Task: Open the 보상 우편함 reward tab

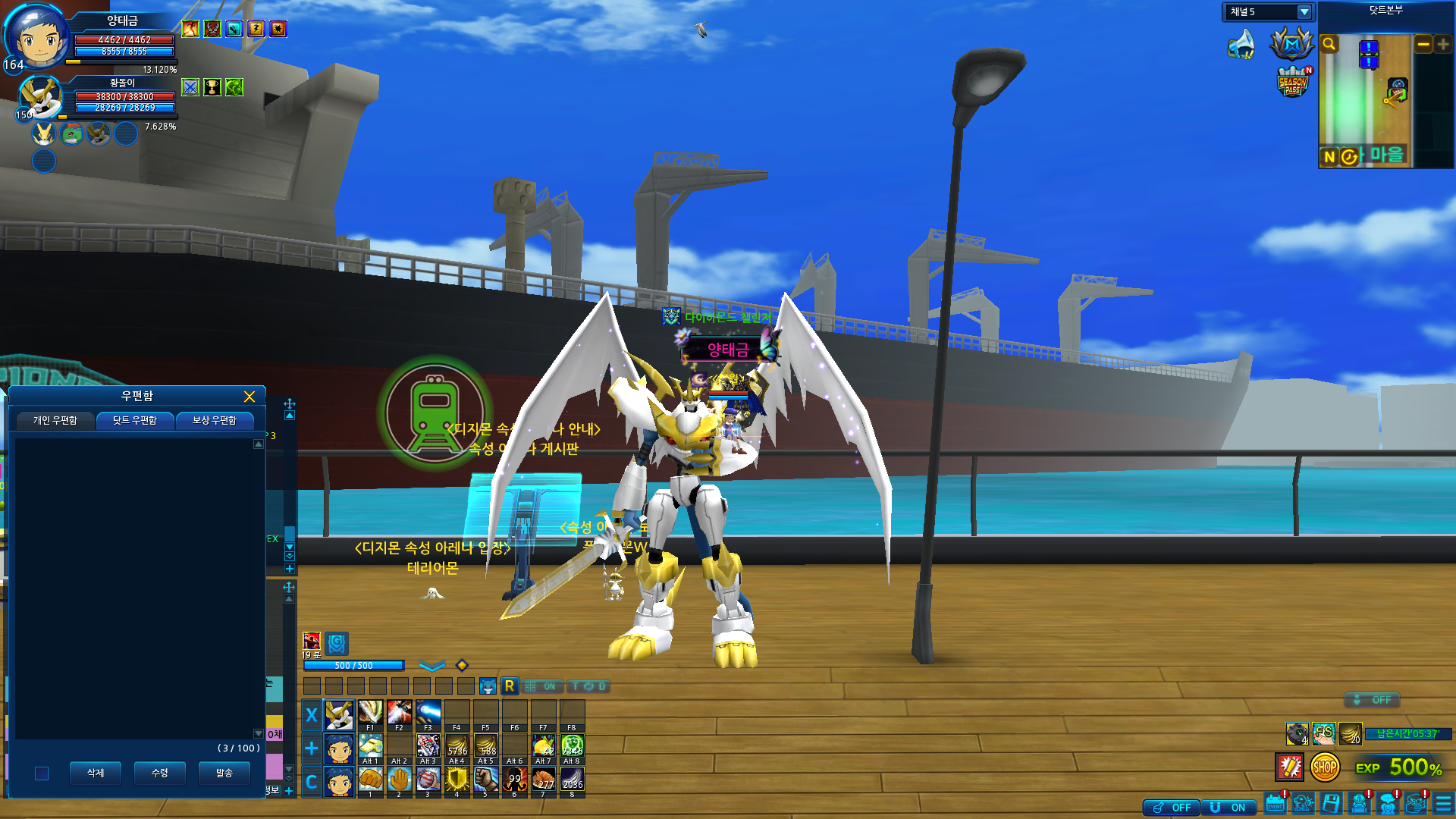Action: tap(215, 420)
